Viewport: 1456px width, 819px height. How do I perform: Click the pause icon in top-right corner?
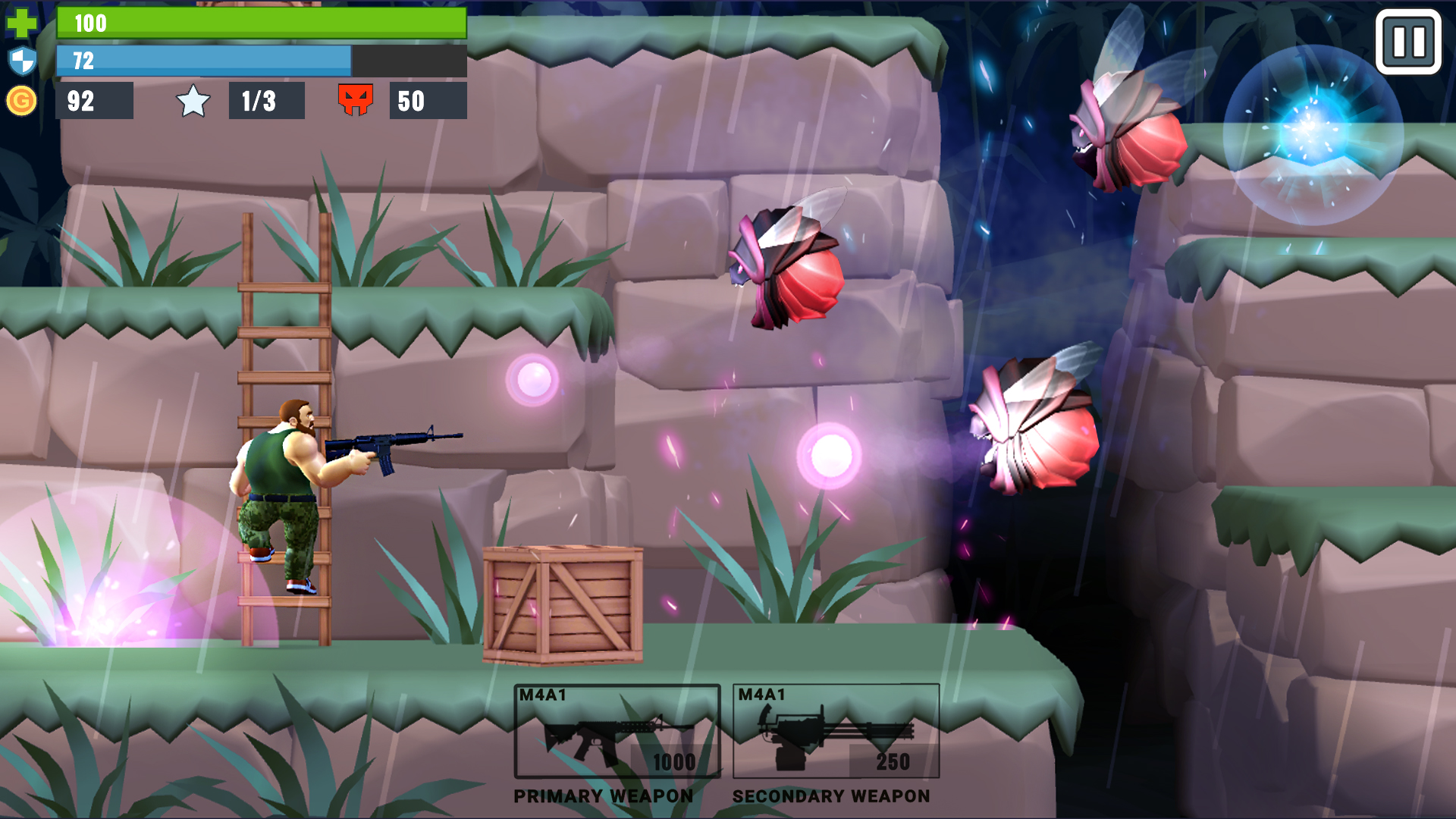(1410, 42)
